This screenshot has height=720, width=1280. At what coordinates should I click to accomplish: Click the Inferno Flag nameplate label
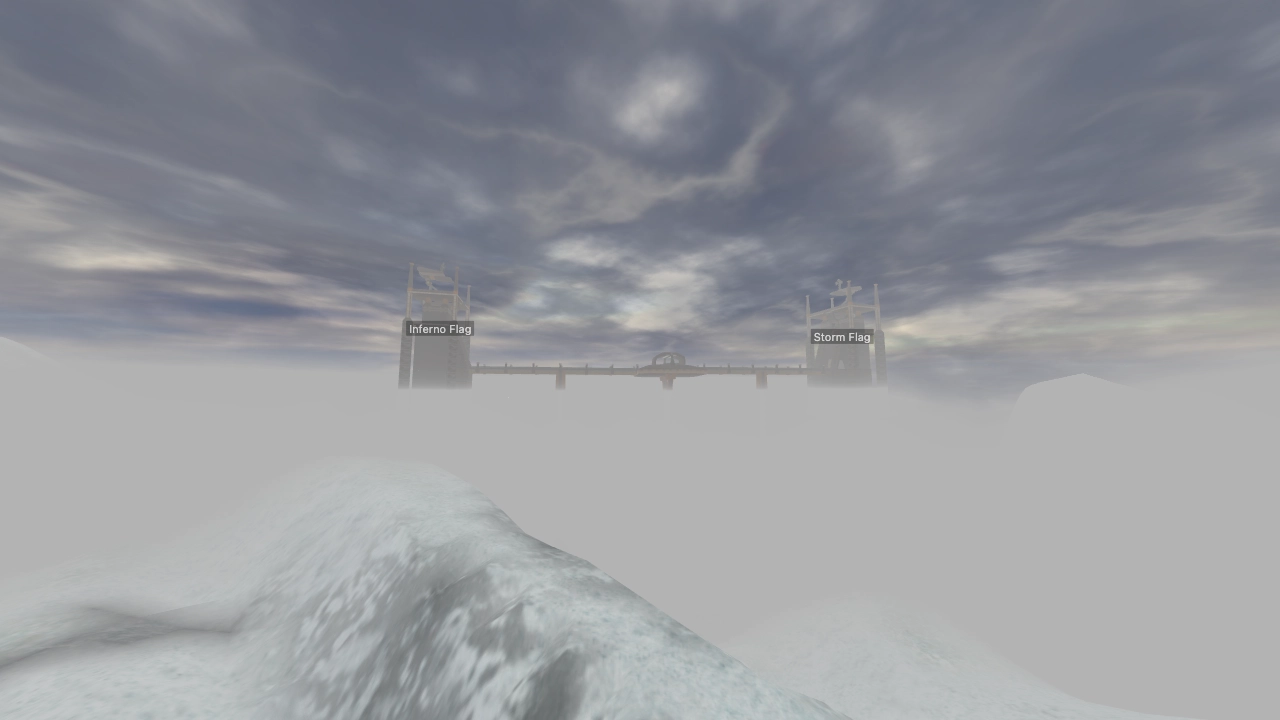point(439,329)
